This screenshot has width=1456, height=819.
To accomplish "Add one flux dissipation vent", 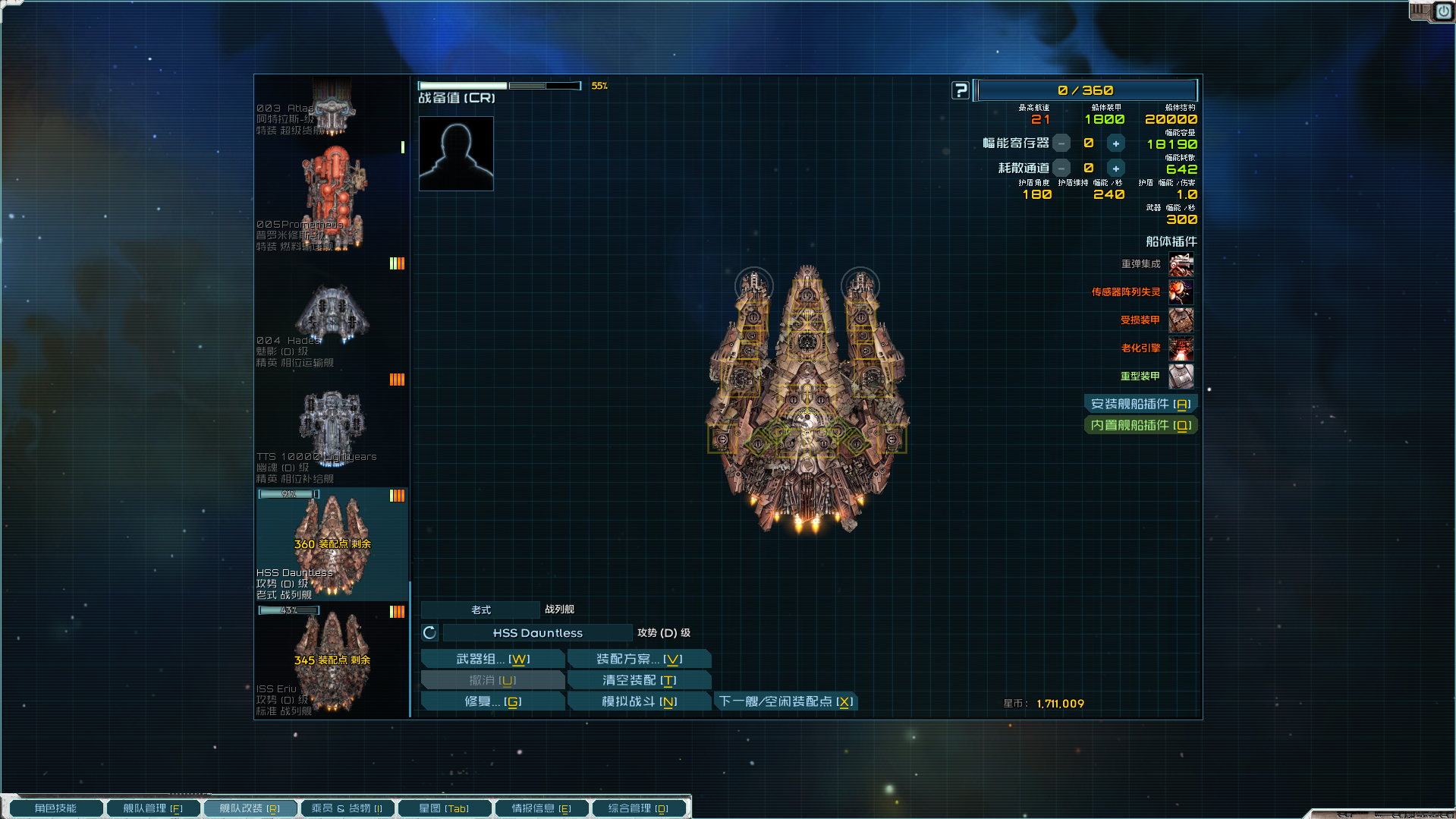I will [x=1115, y=169].
